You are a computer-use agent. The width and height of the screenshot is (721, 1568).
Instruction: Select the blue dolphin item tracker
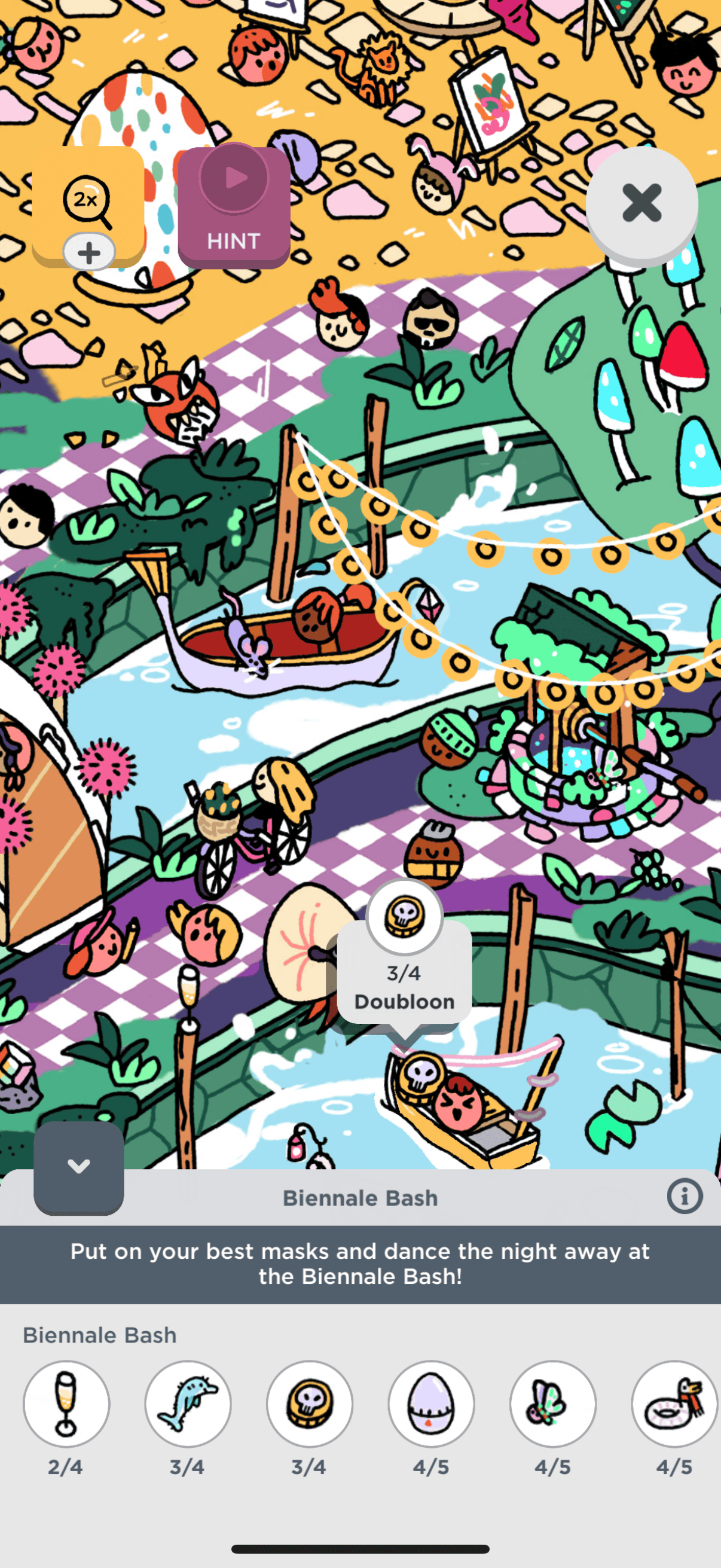click(x=188, y=1404)
